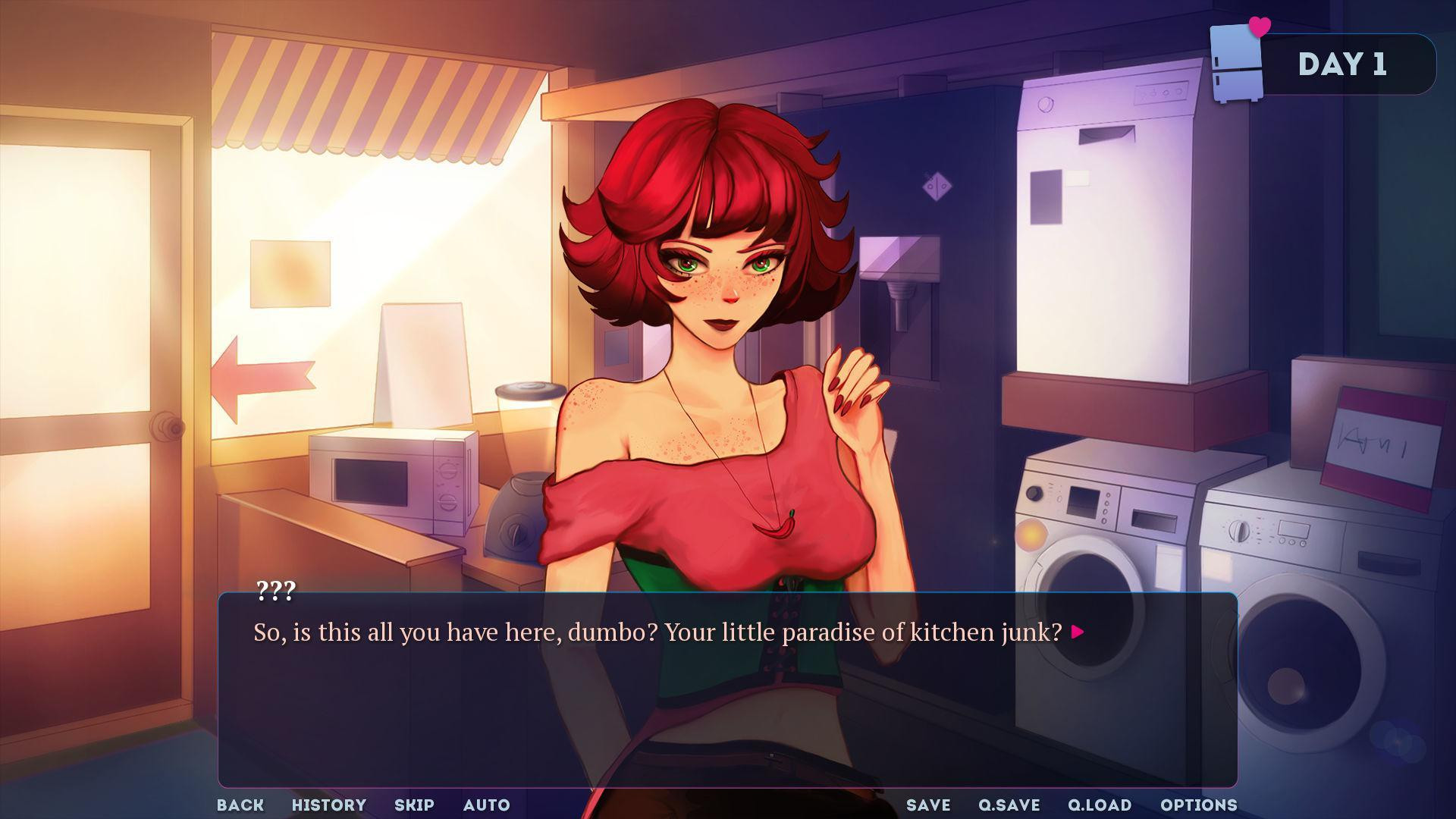Activate Skip to fast-forward dialogue
The height and width of the screenshot is (819, 1456).
tap(414, 805)
